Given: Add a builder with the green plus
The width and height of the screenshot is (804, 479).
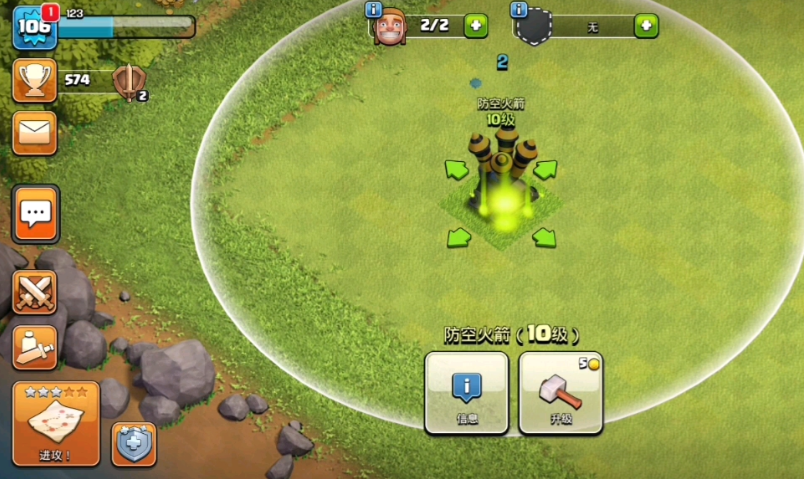Looking at the screenshot, I should point(476,26).
